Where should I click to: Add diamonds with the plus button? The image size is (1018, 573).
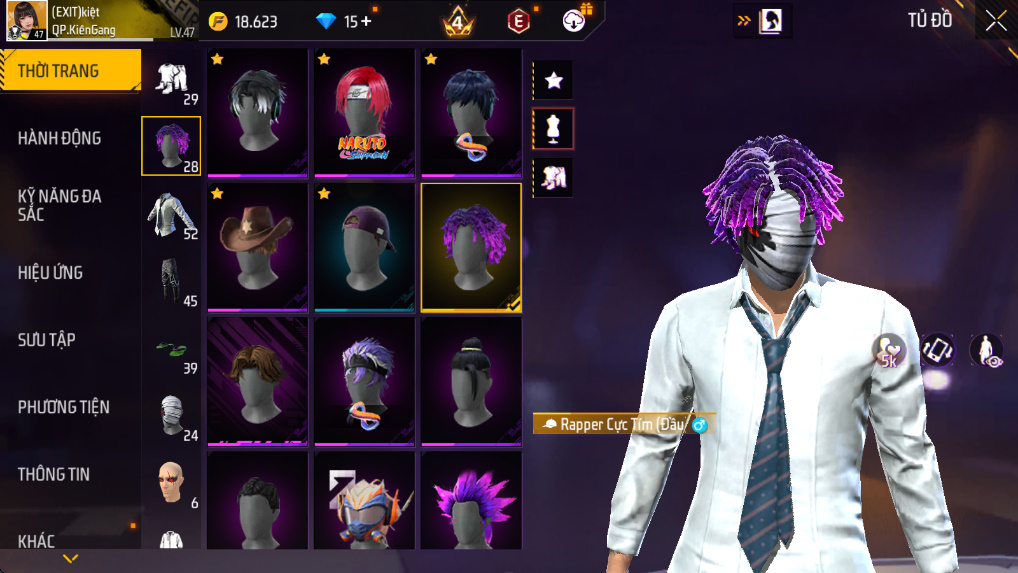(365, 21)
